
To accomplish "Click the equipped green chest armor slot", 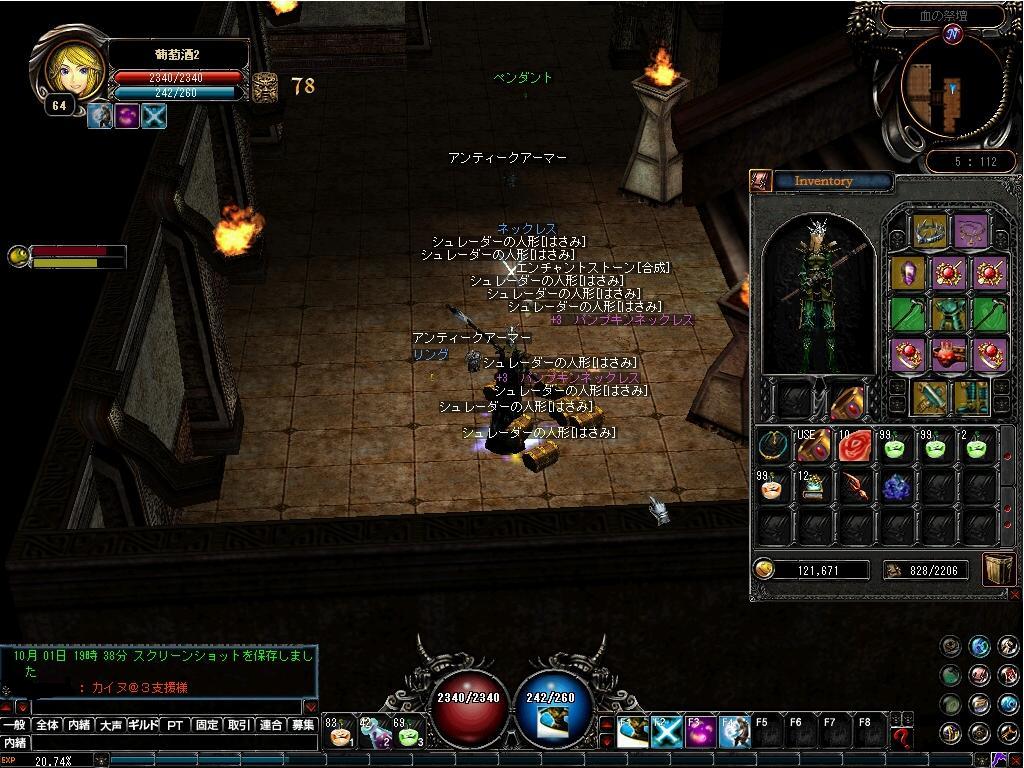I will [948, 313].
